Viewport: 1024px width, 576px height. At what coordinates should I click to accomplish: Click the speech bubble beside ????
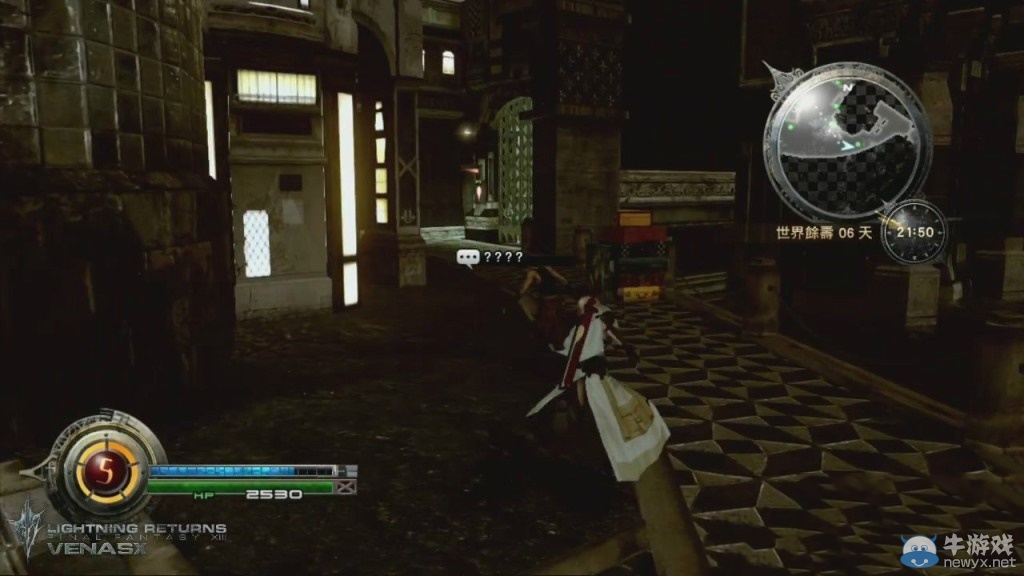[x=467, y=257]
